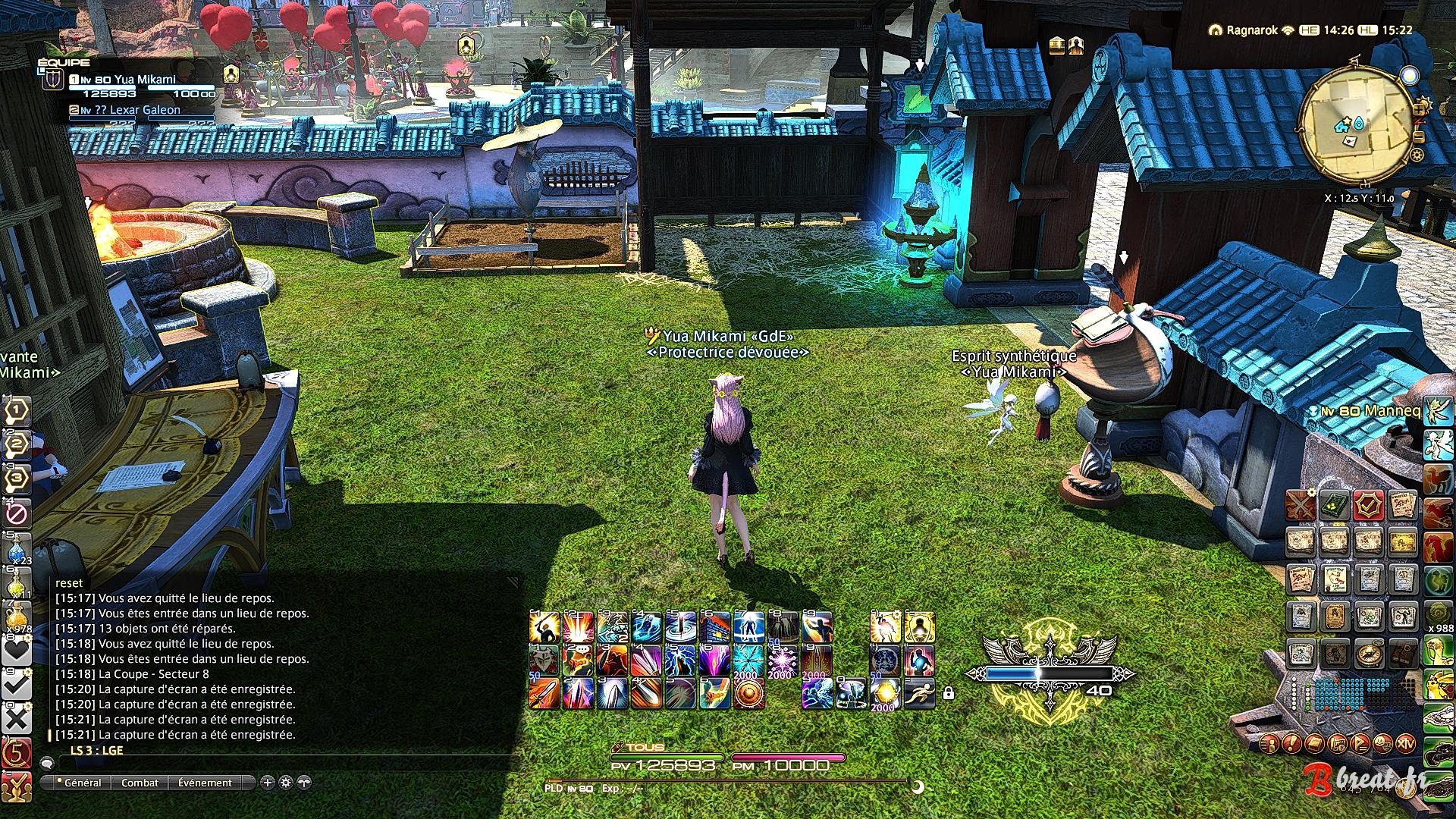
Task: Select Yua Mikami in the party list
Action: click(x=144, y=80)
